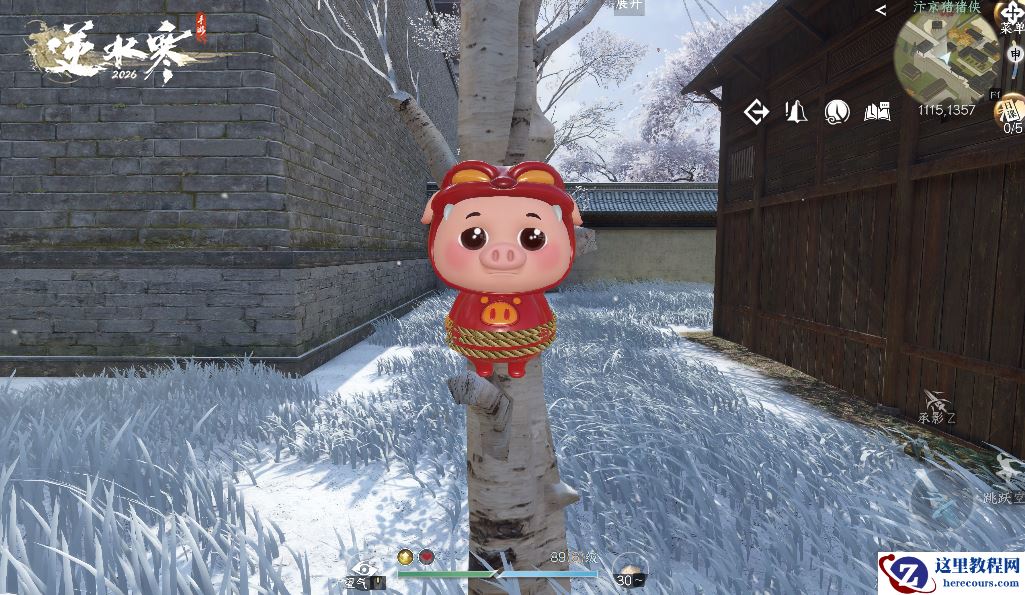Open the bell notification alerts icon

tap(797, 112)
